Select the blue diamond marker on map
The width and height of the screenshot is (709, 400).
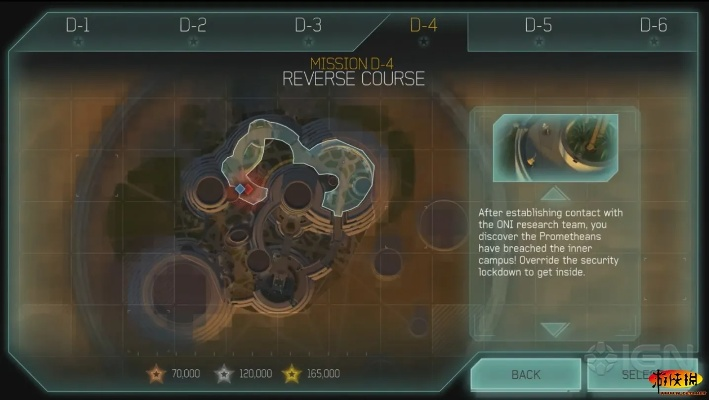[x=240, y=189]
